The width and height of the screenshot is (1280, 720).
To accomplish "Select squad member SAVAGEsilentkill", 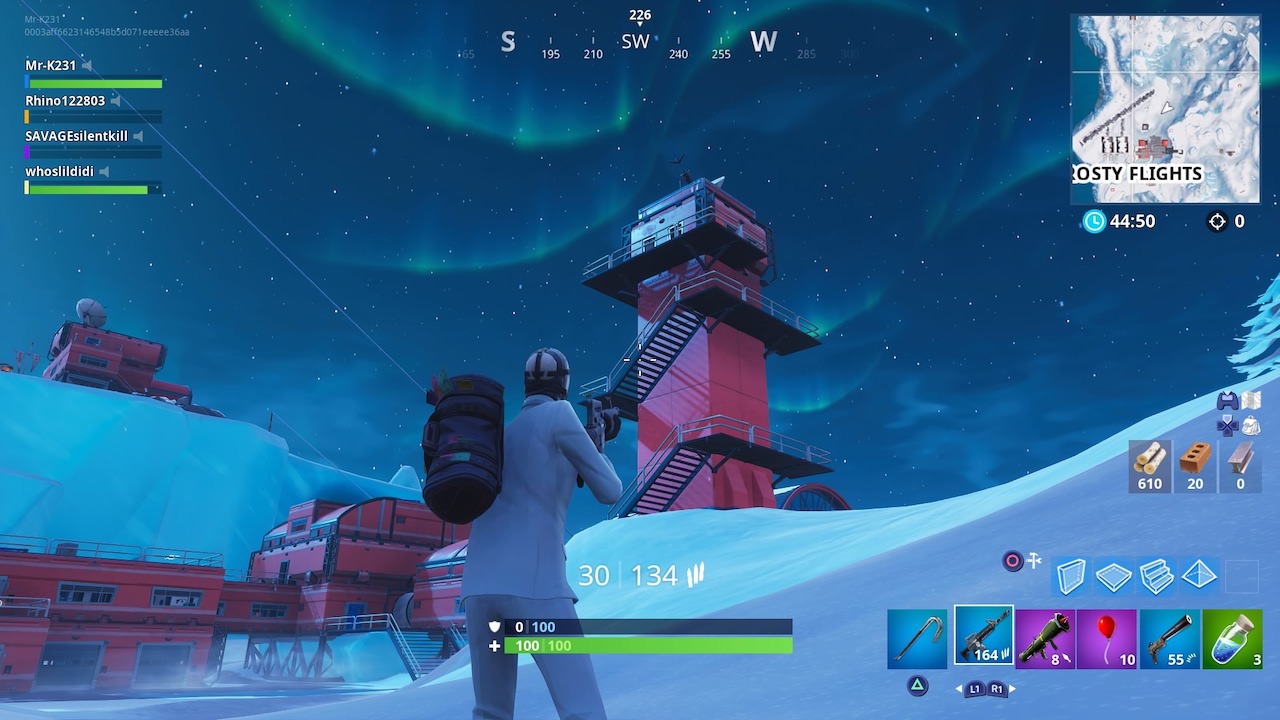I will [x=76, y=136].
